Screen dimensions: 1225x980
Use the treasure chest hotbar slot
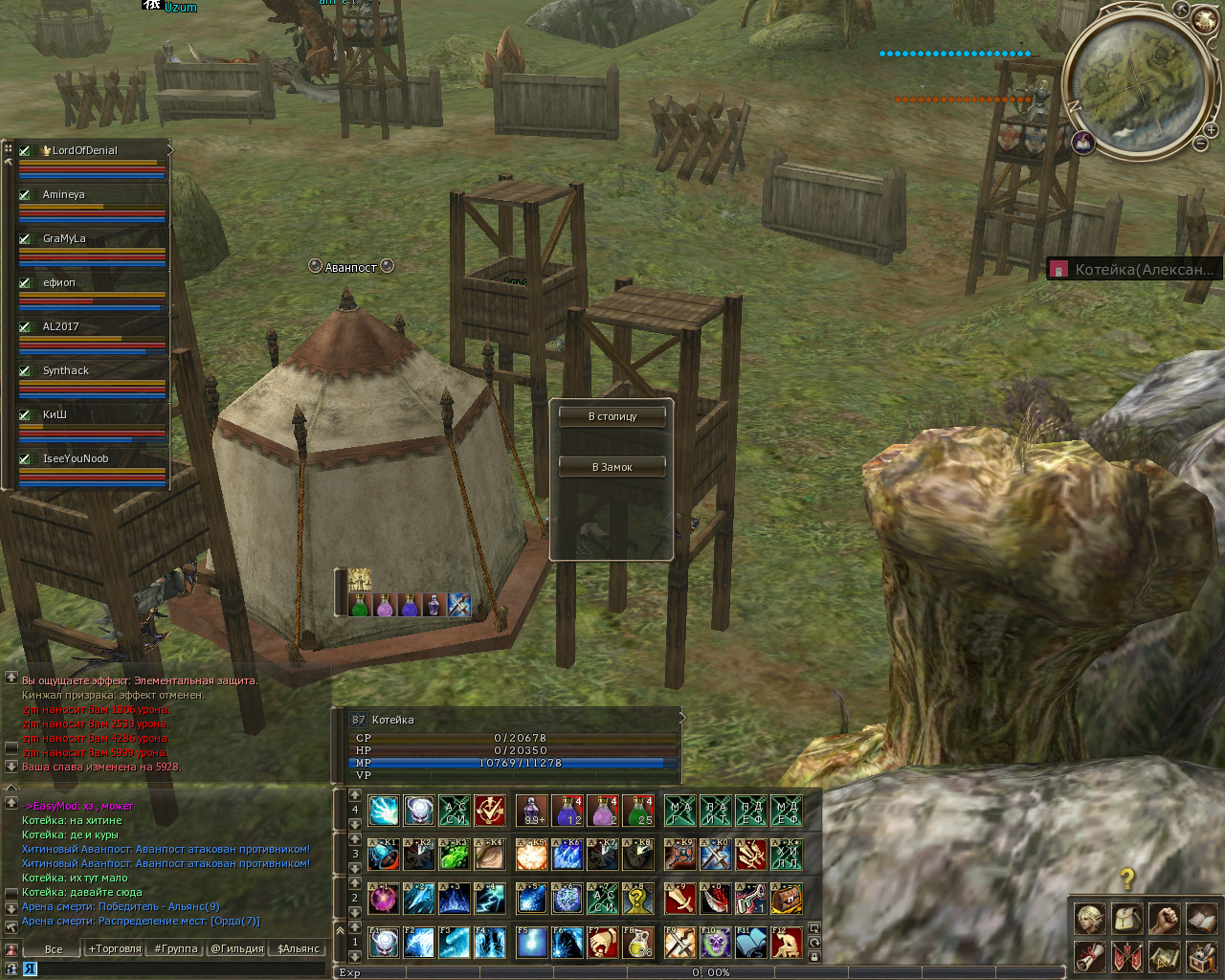pyautogui.click(x=787, y=899)
